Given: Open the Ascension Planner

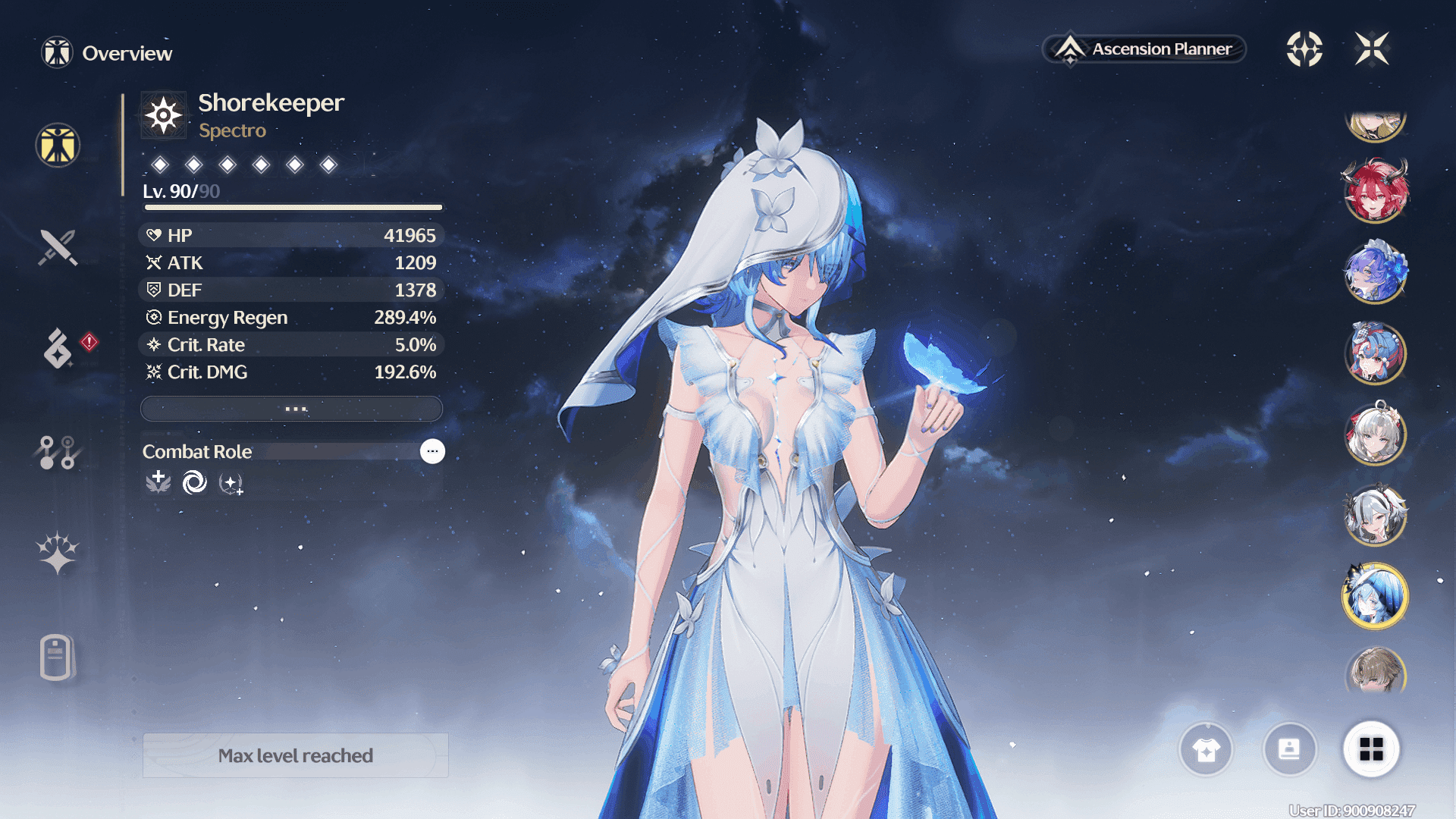Looking at the screenshot, I should point(1144,49).
